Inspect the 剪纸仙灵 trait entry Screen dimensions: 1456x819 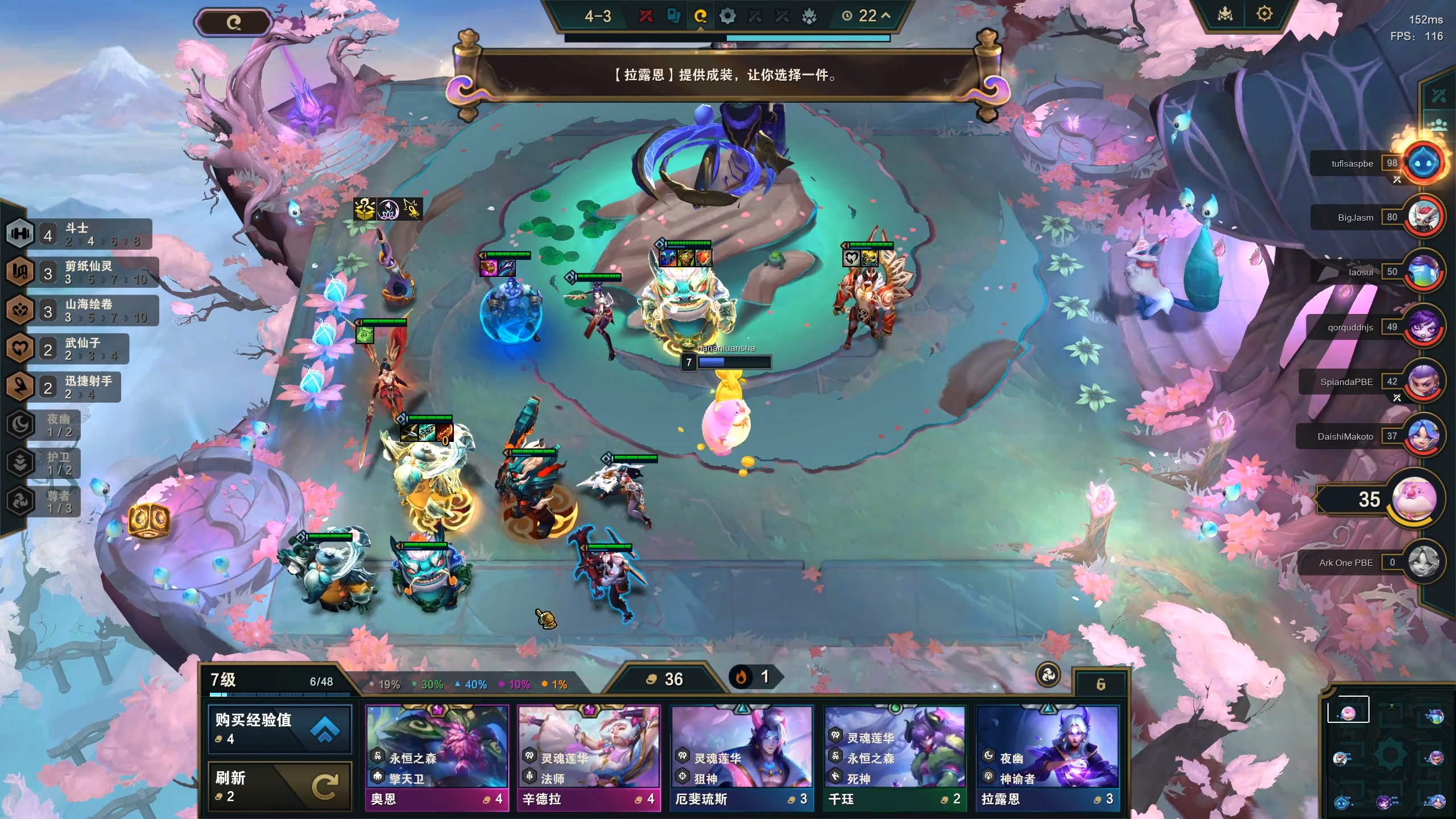[82, 272]
